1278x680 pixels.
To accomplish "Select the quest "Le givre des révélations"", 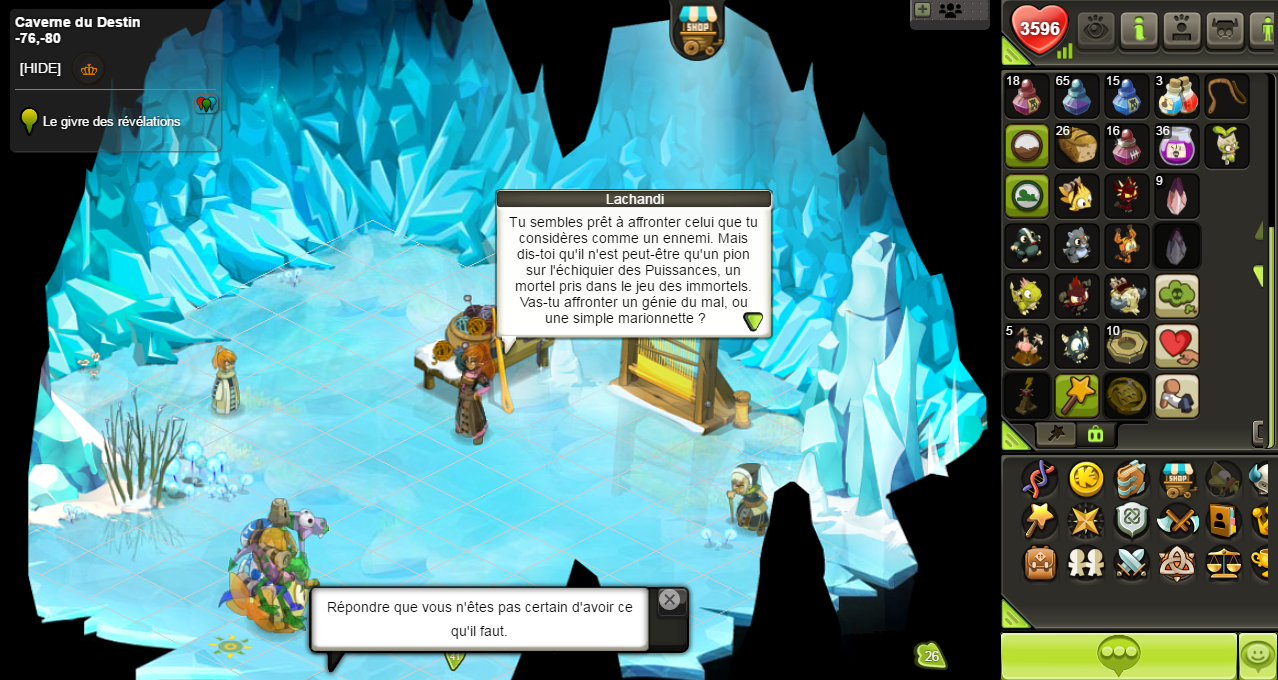I will coord(111,121).
